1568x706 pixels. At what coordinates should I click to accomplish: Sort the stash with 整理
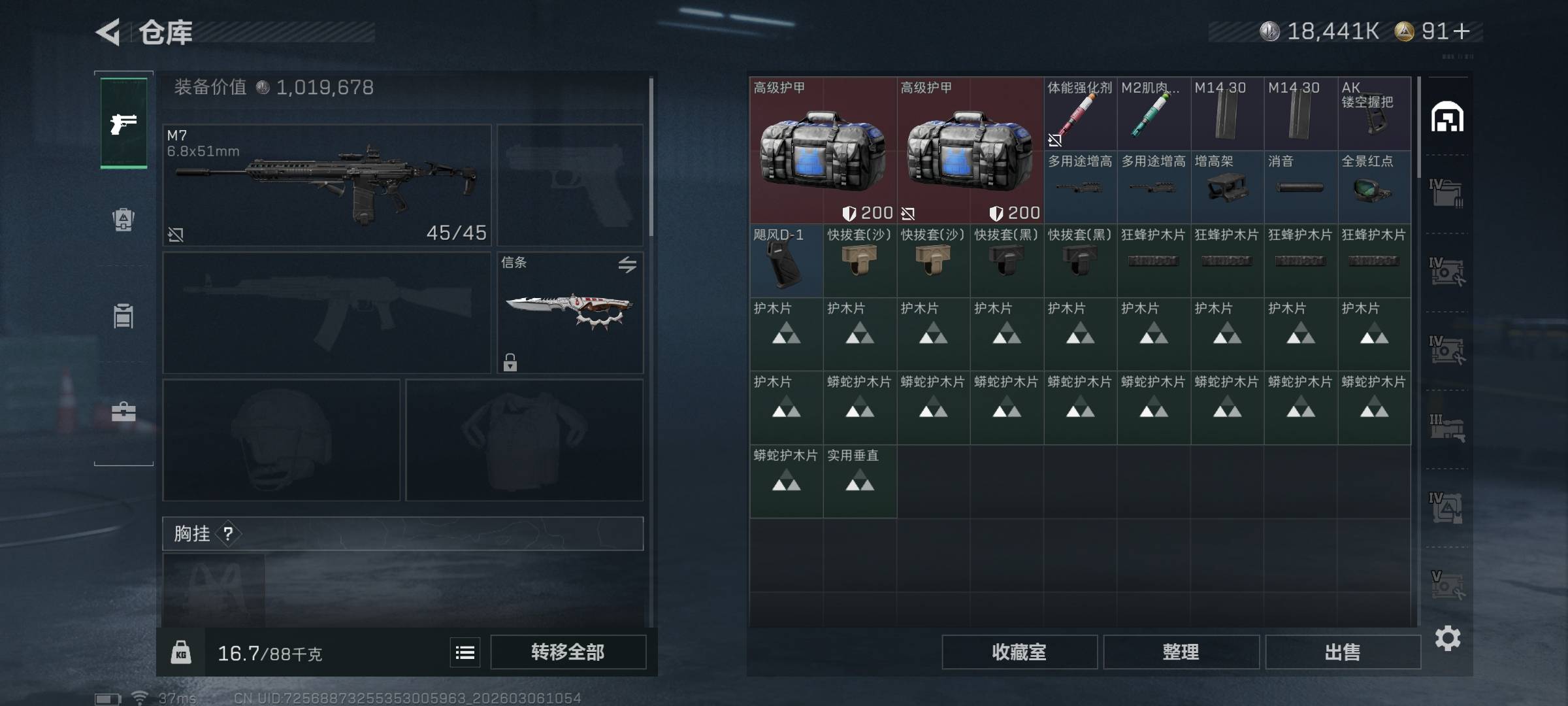(1181, 652)
